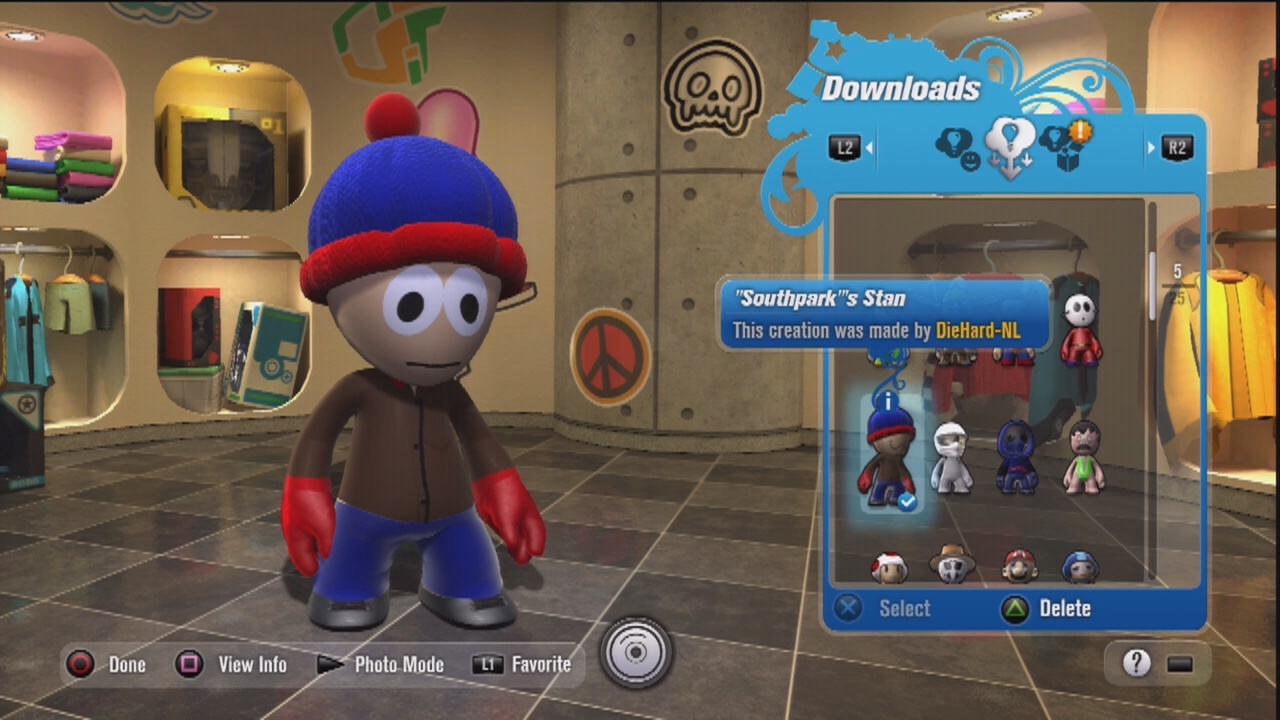Pick the dark blue hooded character thumbnail
The image size is (1280, 720).
point(1016,457)
